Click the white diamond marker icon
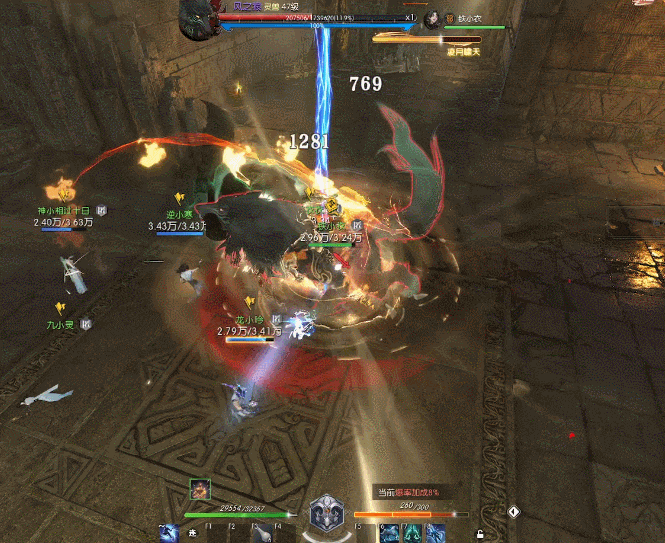 click(x=514, y=511)
